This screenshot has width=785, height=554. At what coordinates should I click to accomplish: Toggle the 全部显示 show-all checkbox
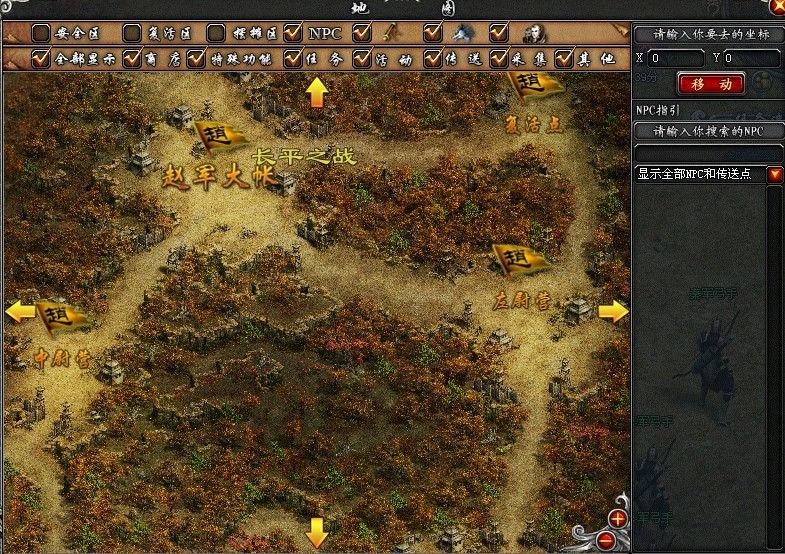[x=41, y=59]
